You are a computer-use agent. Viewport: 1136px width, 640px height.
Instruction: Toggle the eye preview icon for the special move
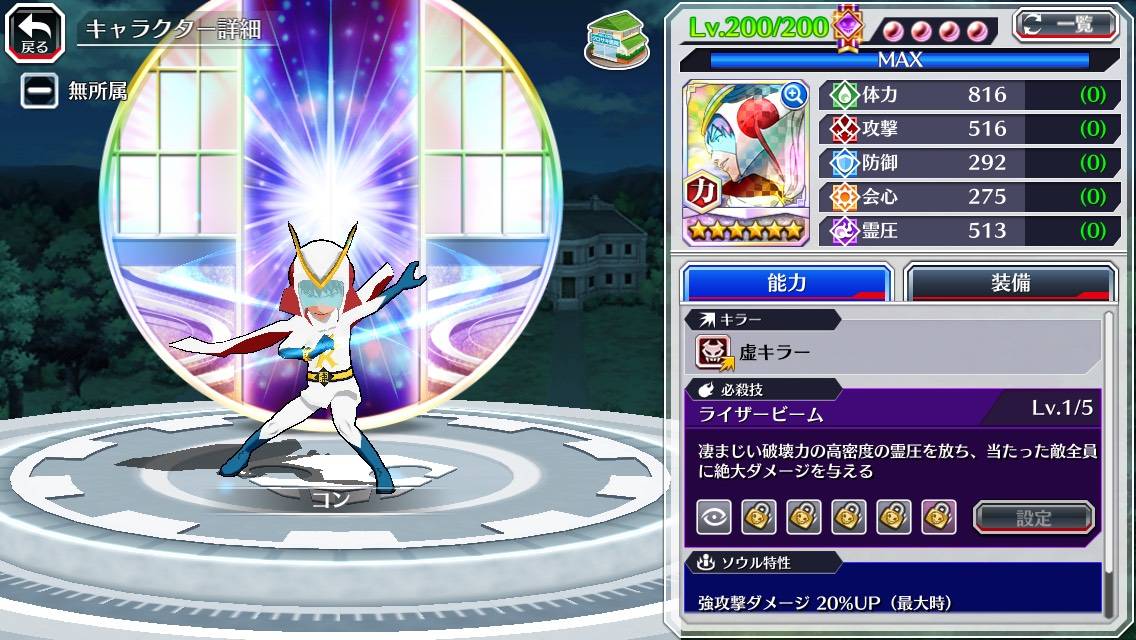click(x=714, y=517)
